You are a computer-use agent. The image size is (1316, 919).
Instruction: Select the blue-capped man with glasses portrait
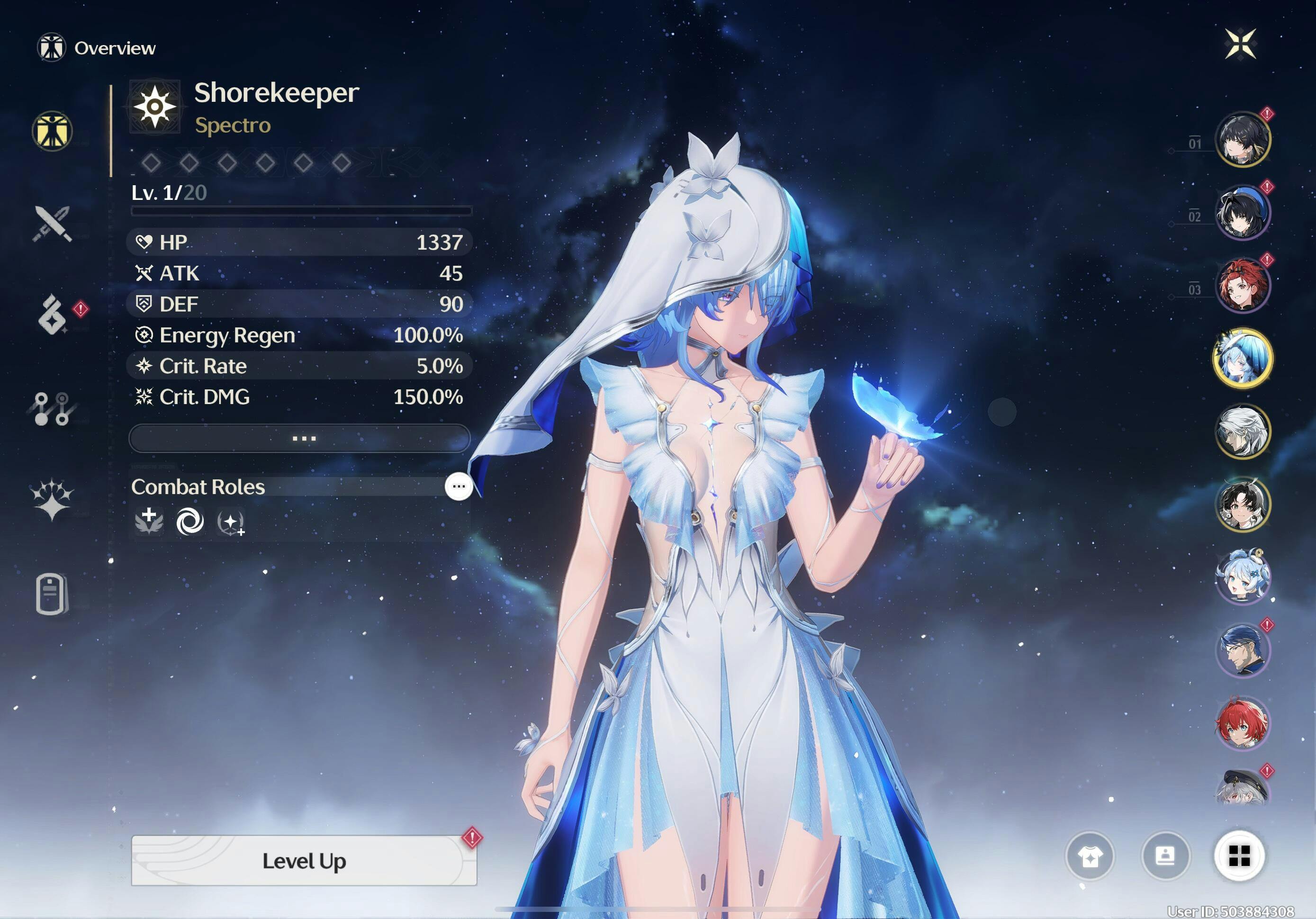click(1242, 650)
